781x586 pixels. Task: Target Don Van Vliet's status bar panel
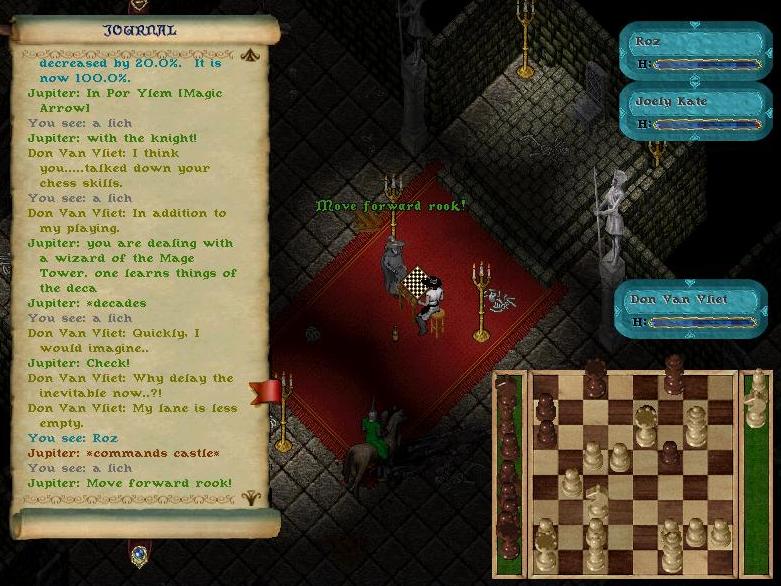[691, 309]
